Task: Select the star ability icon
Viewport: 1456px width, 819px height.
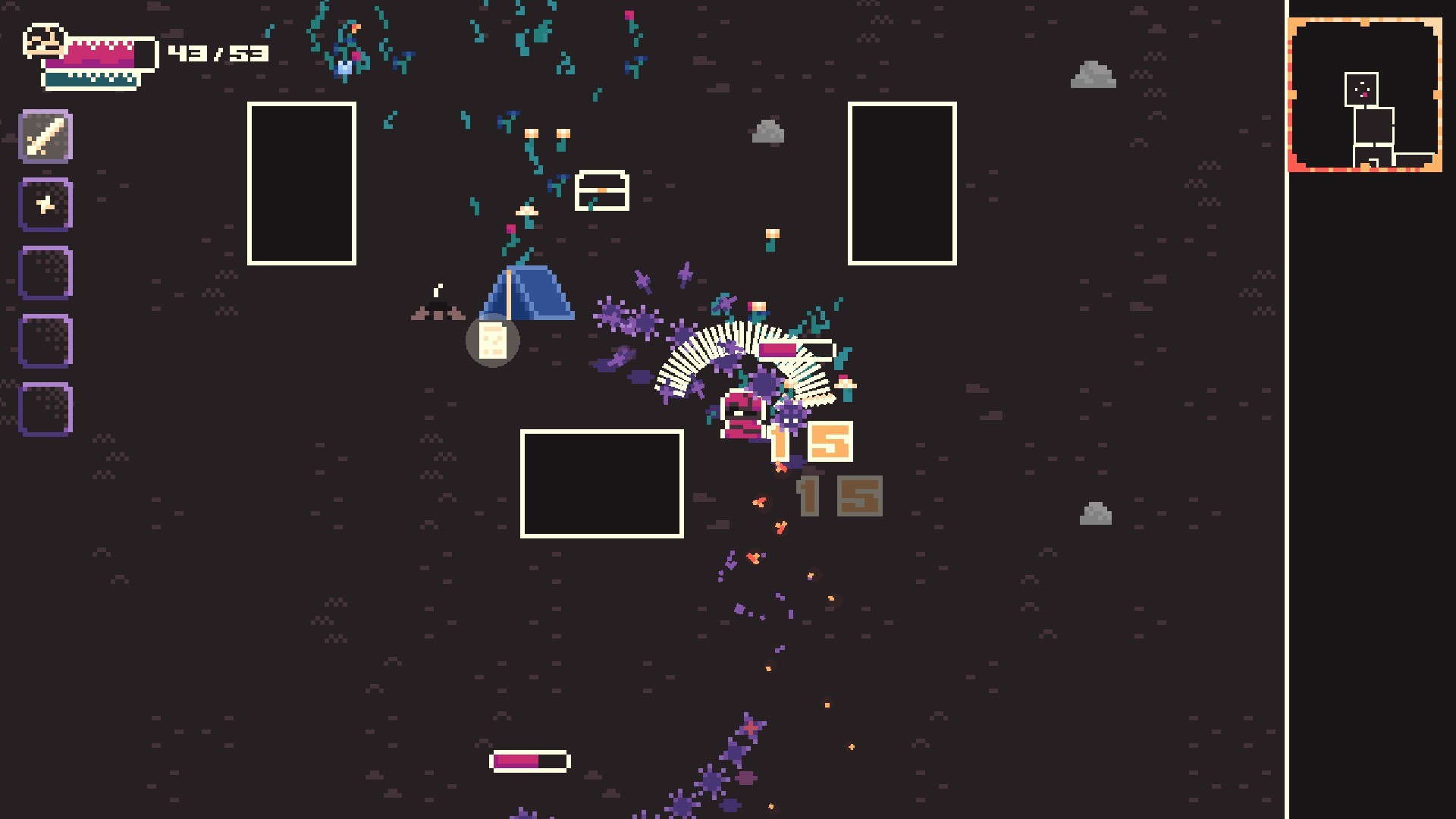Action: 45,204
